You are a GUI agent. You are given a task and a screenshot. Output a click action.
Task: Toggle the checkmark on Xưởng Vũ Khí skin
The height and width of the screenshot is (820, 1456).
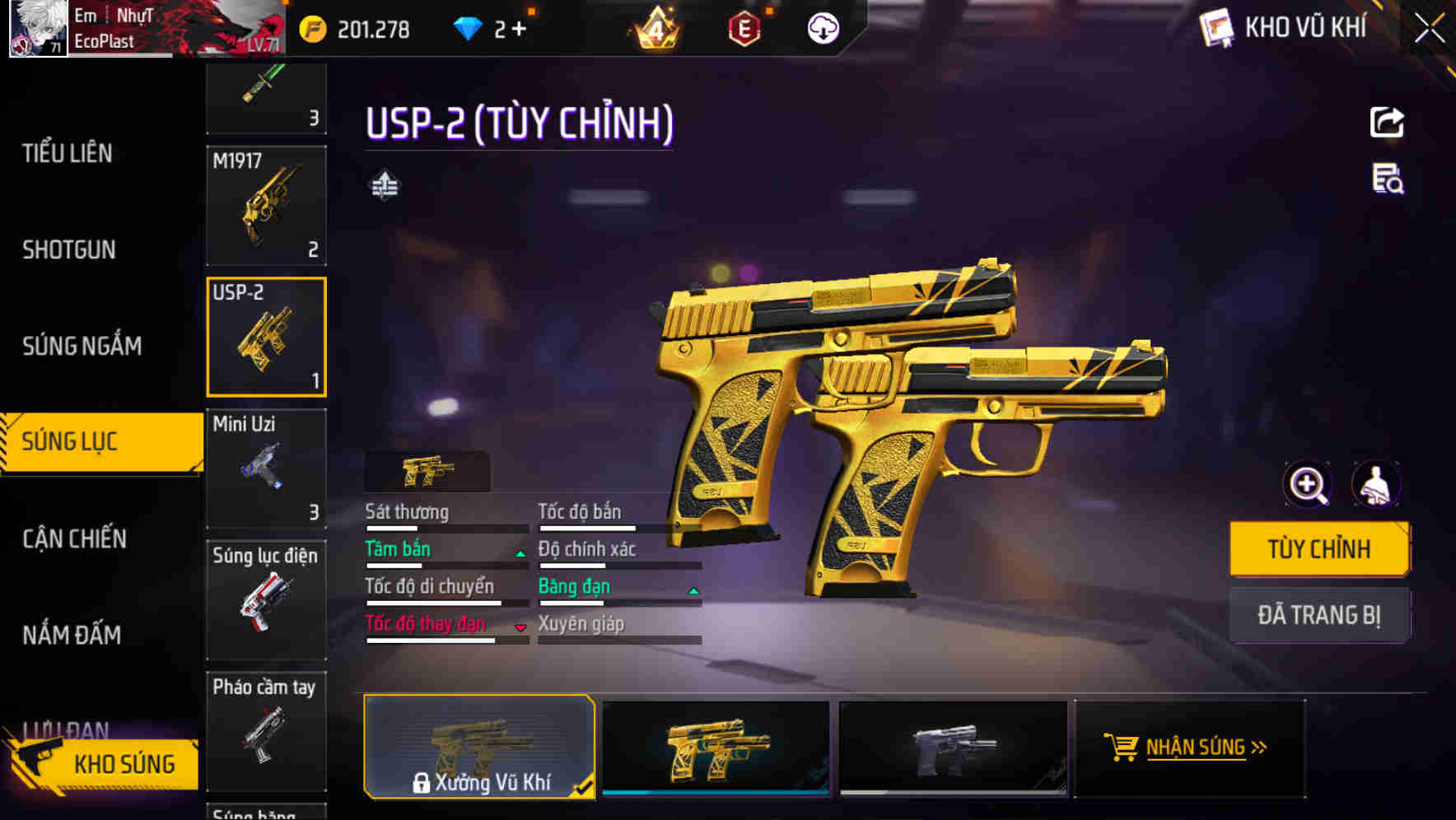[581, 786]
